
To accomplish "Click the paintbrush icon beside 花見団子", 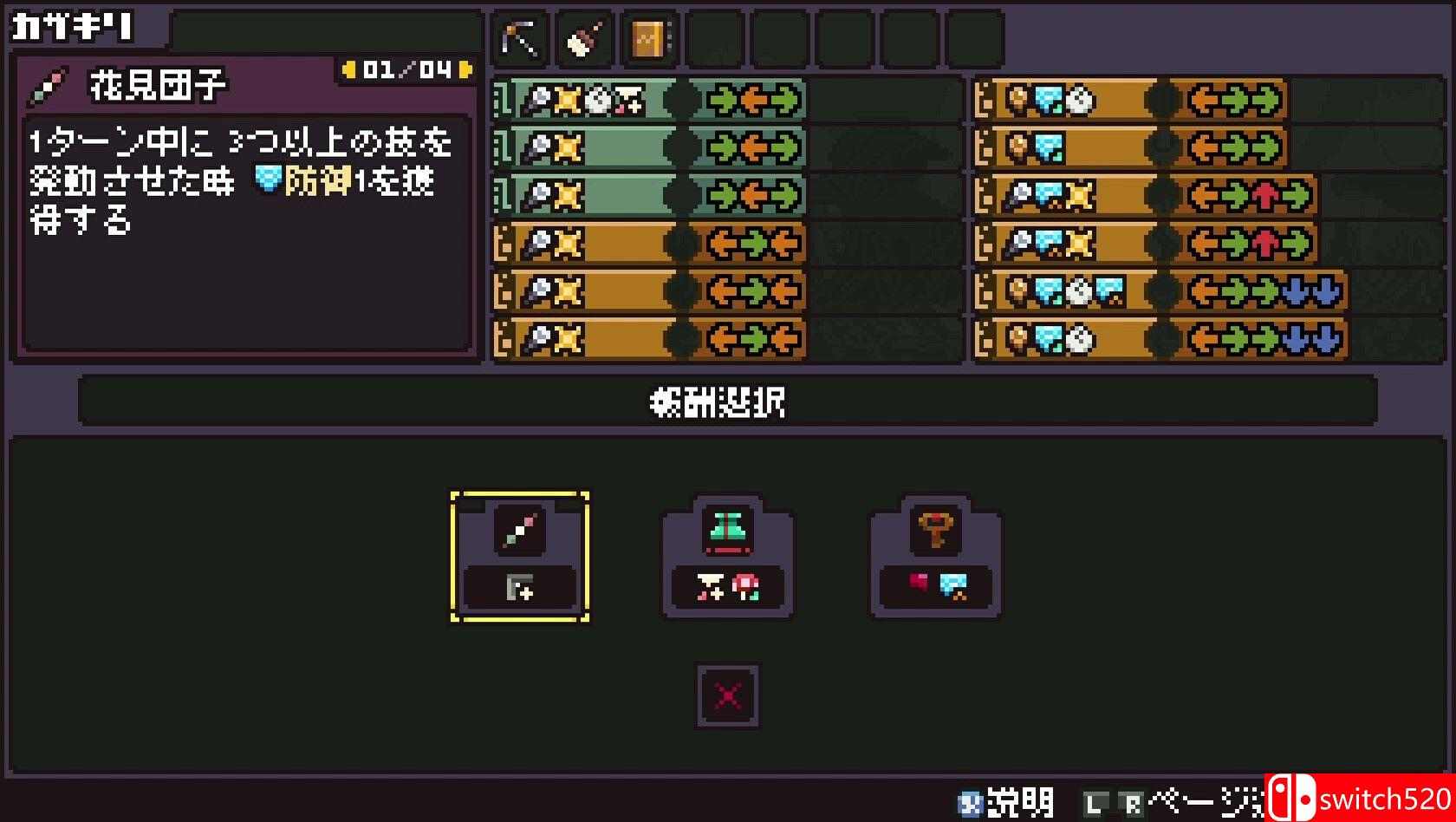I will (x=49, y=87).
